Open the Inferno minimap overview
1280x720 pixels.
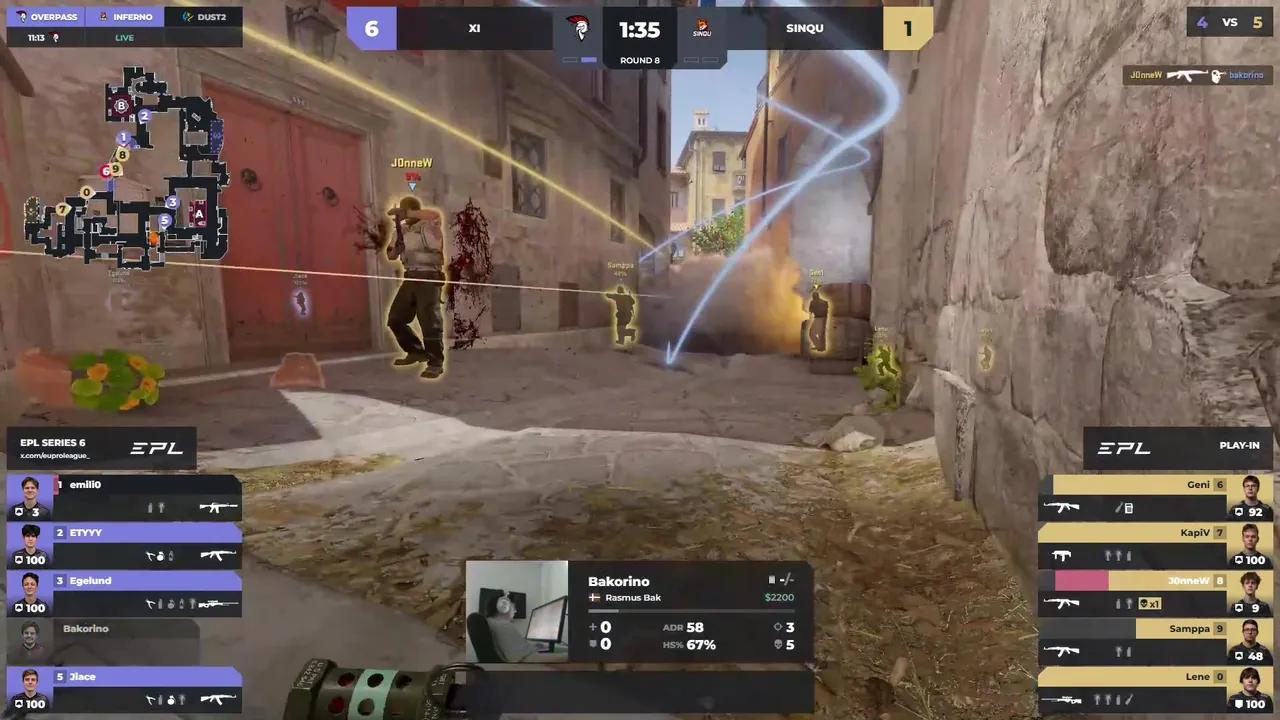(127, 168)
